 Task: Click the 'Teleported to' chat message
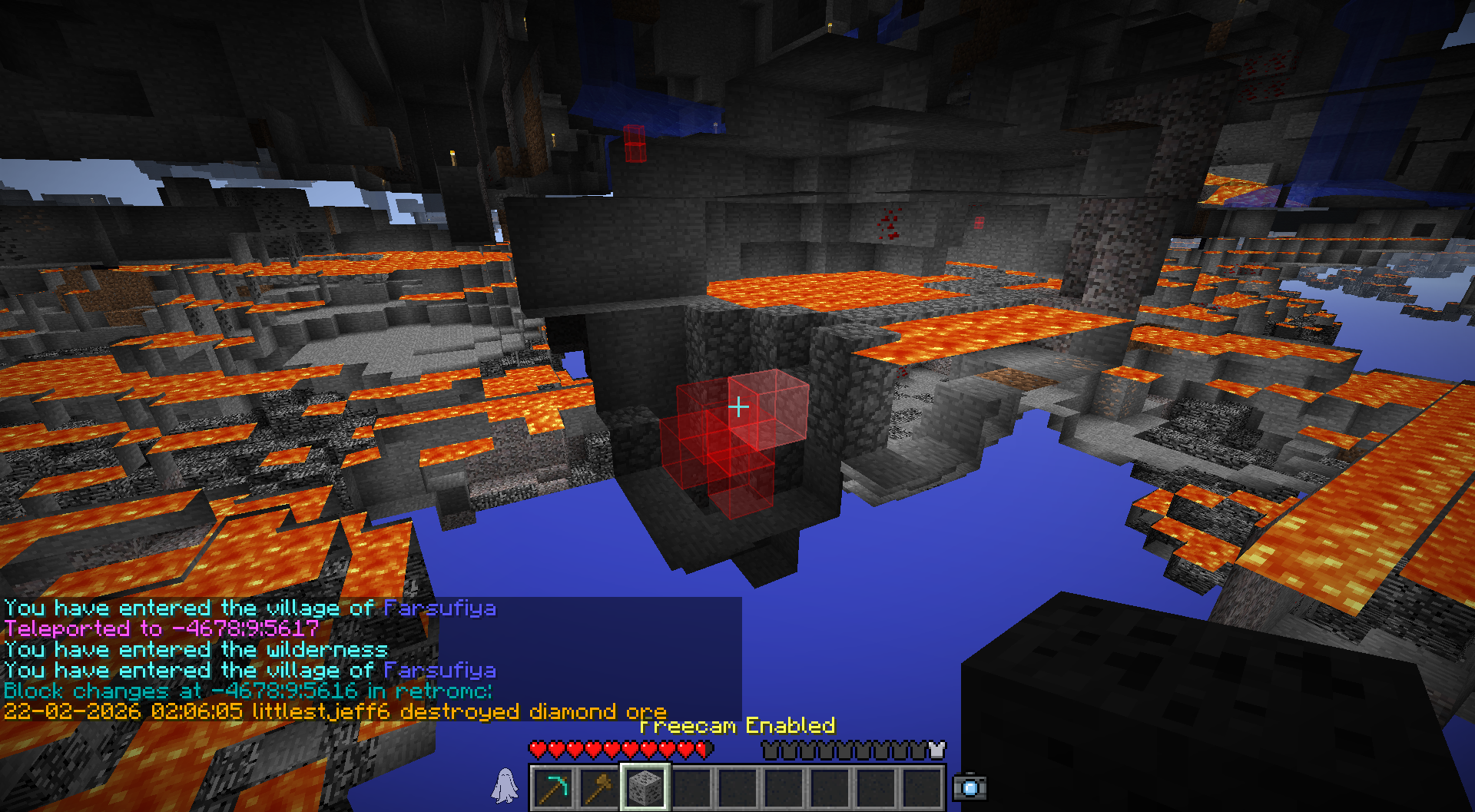pyautogui.click(x=161, y=628)
